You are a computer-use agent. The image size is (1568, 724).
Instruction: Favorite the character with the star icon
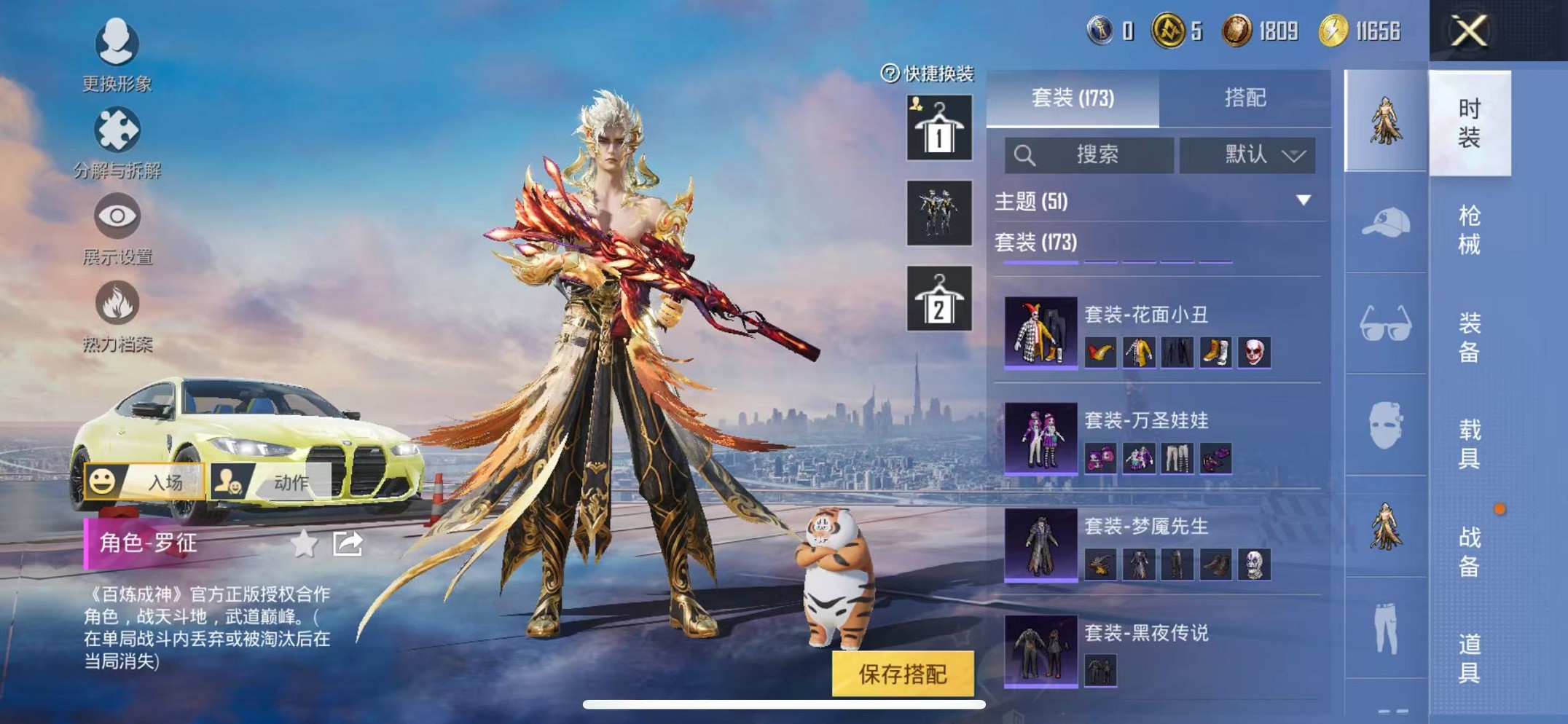(x=304, y=543)
